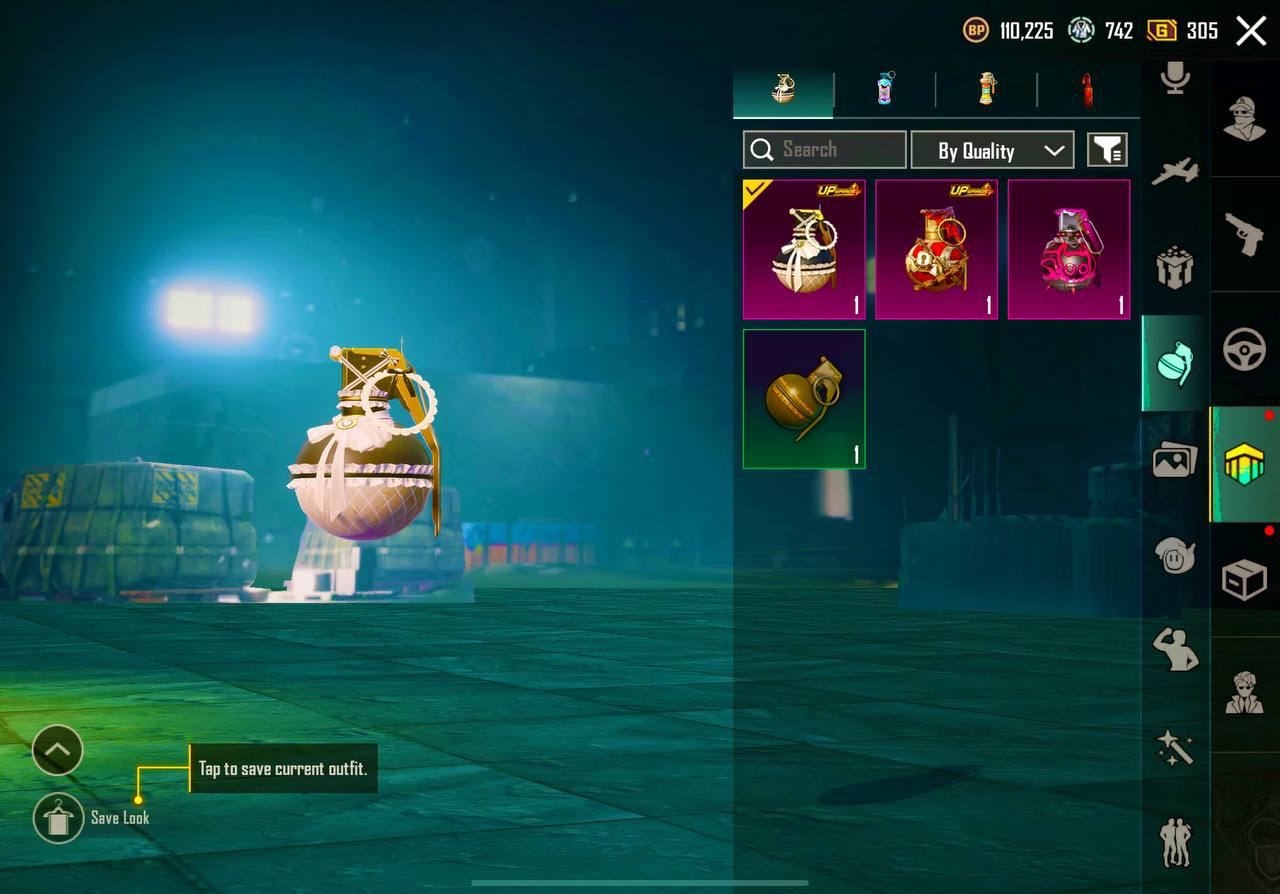Screen dimensions: 1280x894
Task: Select the vehicle steering wheel icon
Action: tap(1244, 350)
